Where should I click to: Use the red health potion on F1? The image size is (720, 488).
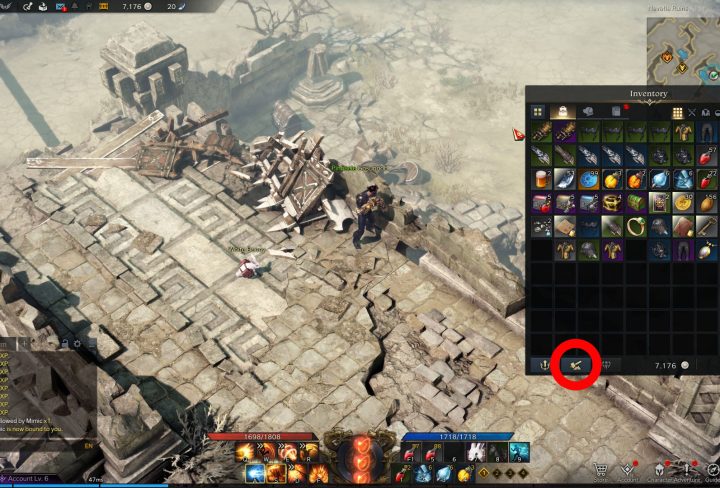pyautogui.click(x=411, y=454)
